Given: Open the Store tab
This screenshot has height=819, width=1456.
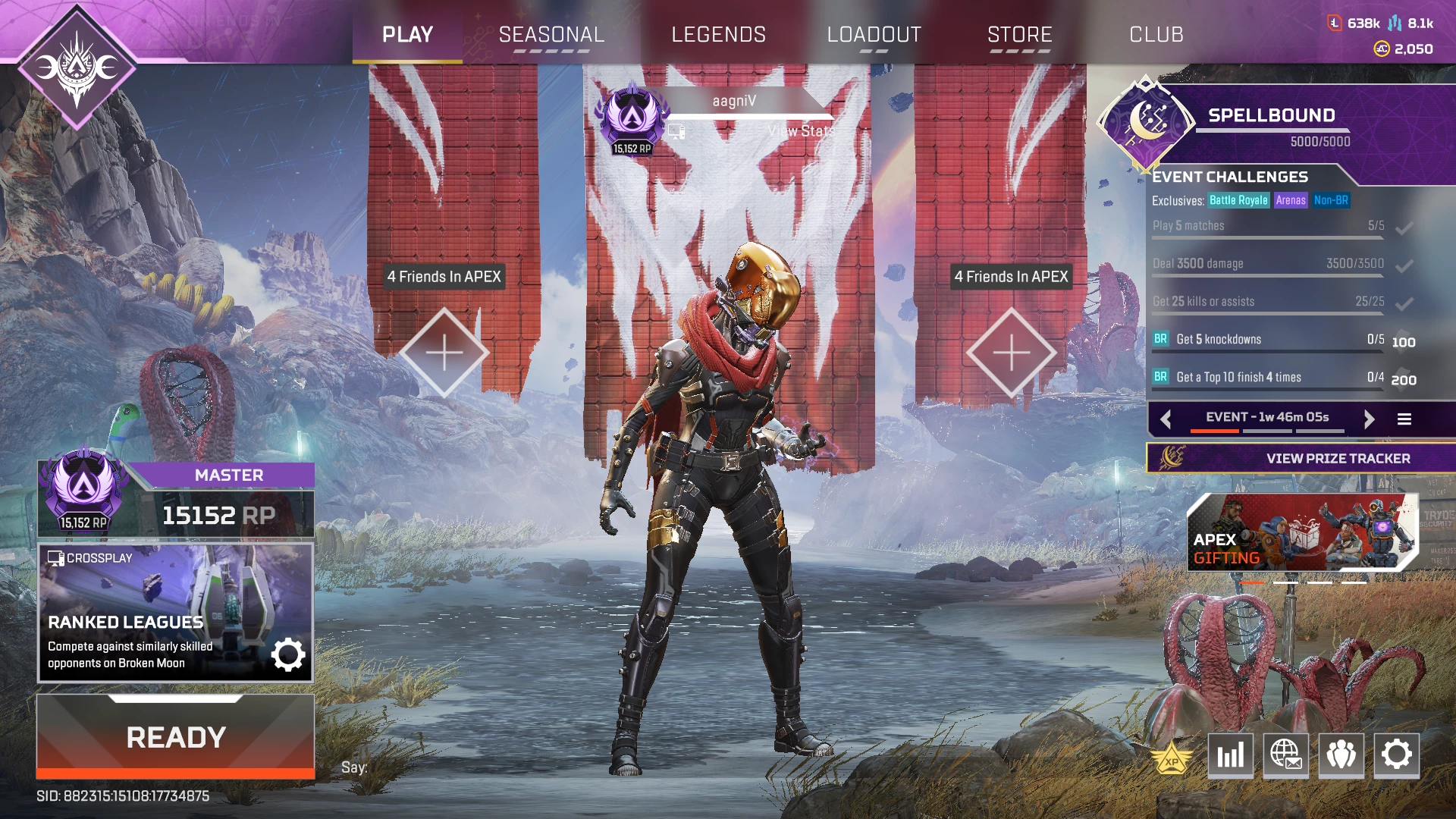Looking at the screenshot, I should point(1019,35).
